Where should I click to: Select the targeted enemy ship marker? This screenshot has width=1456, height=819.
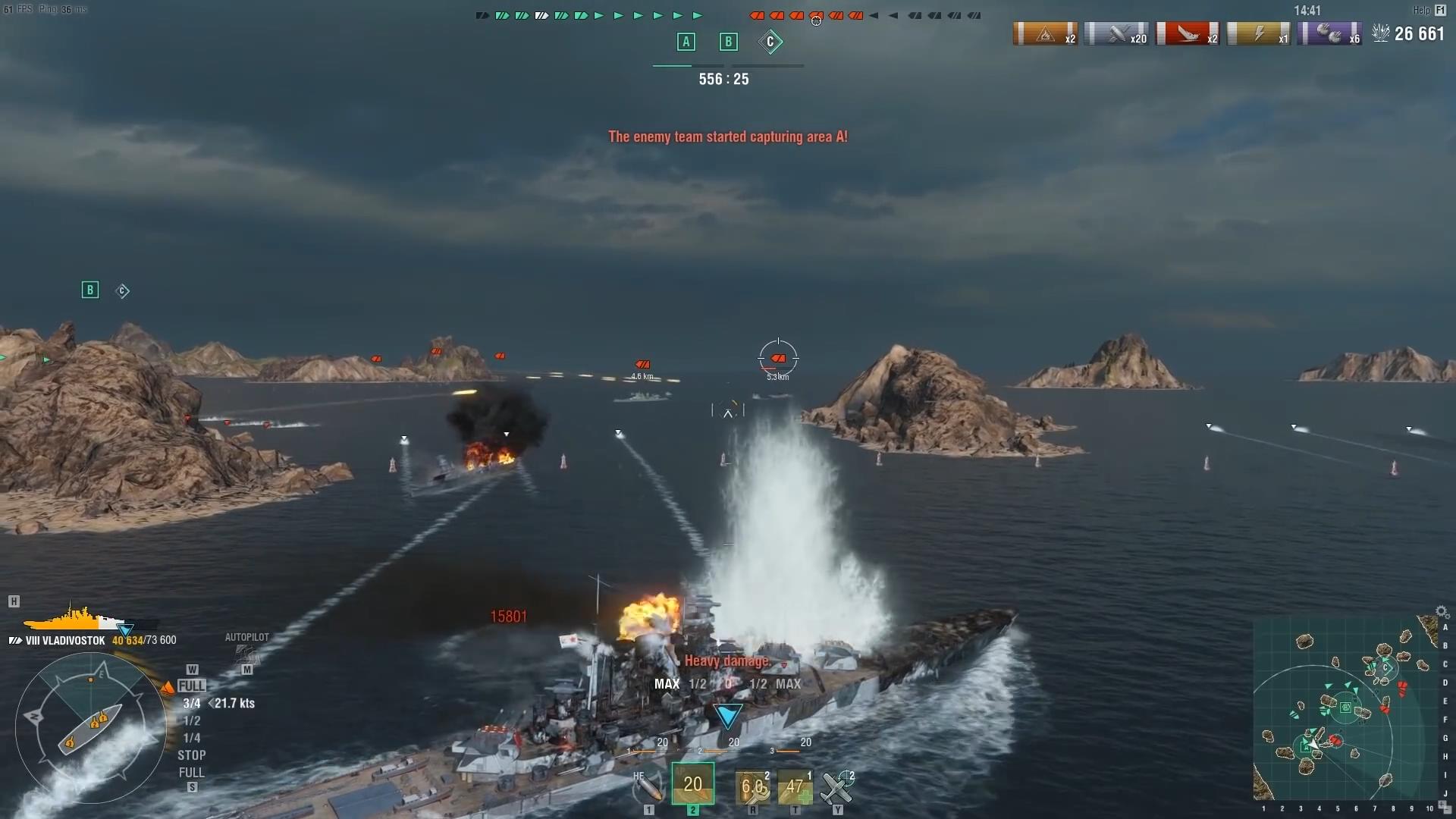click(778, 359)
